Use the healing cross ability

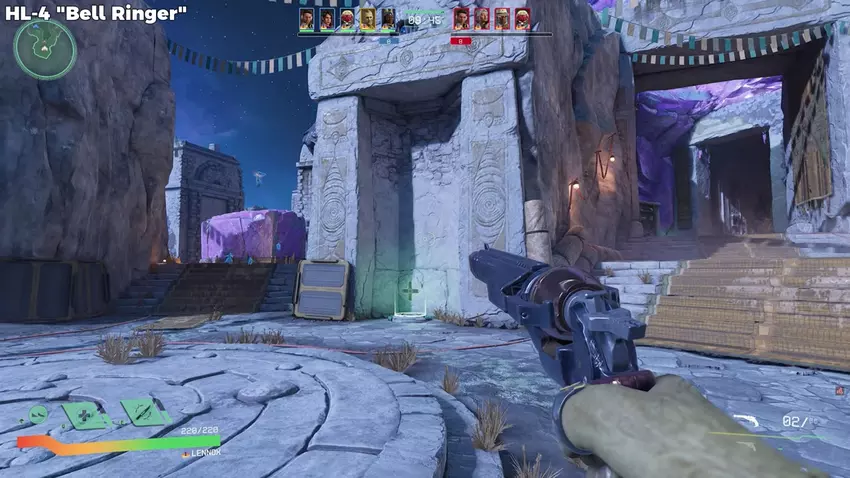[x=86, y=414]
